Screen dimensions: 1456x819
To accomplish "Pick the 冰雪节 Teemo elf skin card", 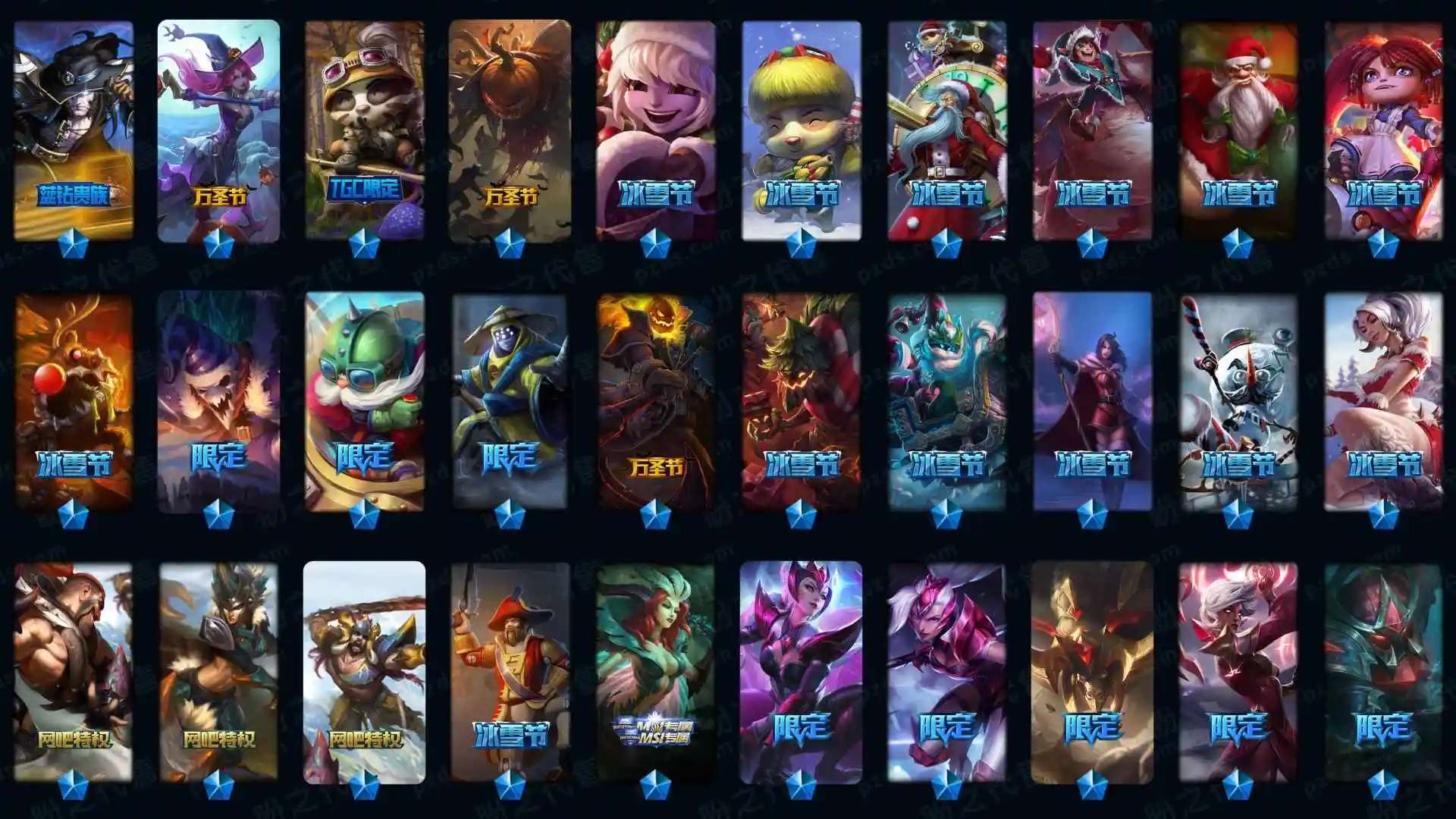I will click(802, 129).
